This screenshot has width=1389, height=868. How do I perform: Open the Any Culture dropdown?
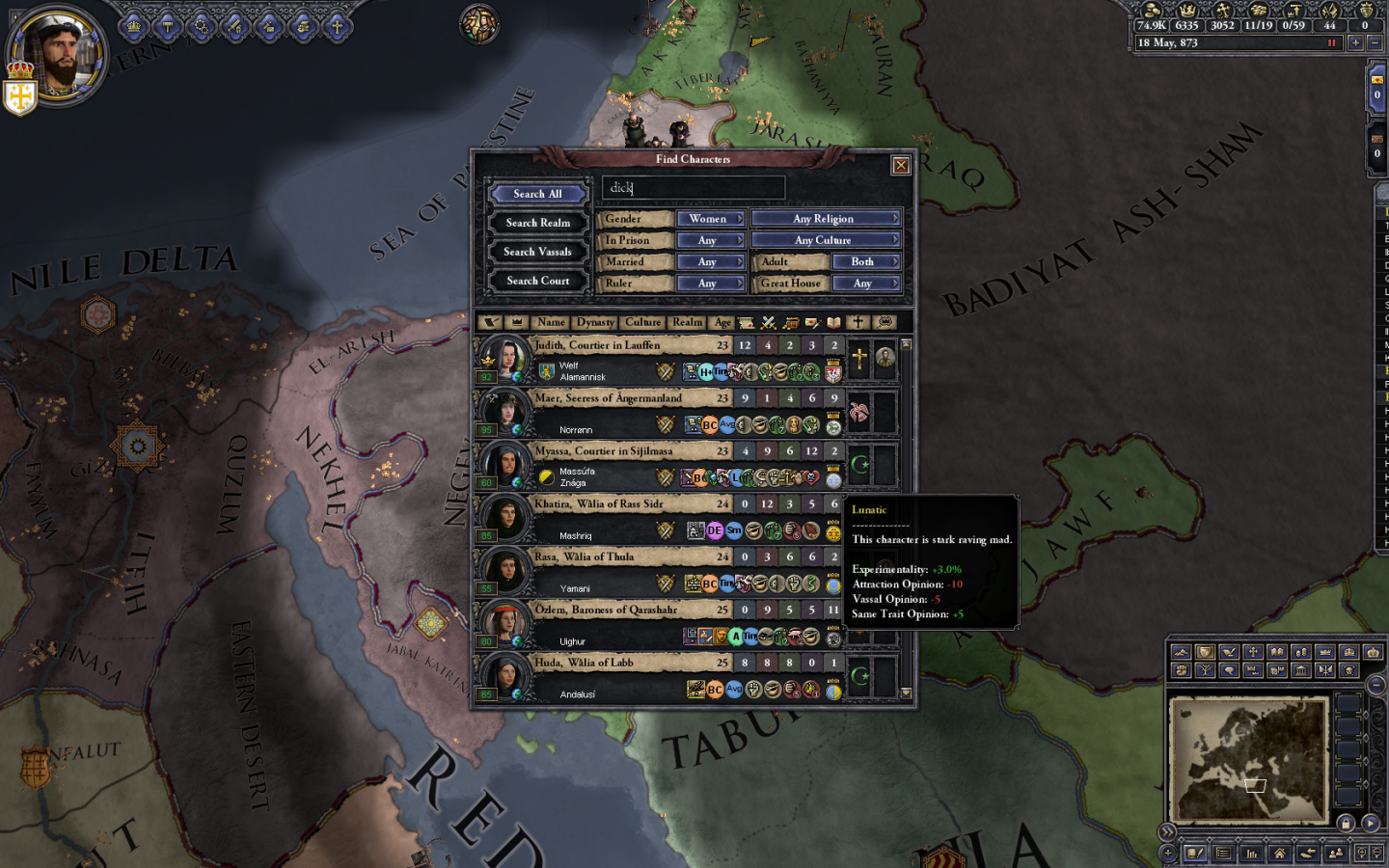(x=825, y=240)
